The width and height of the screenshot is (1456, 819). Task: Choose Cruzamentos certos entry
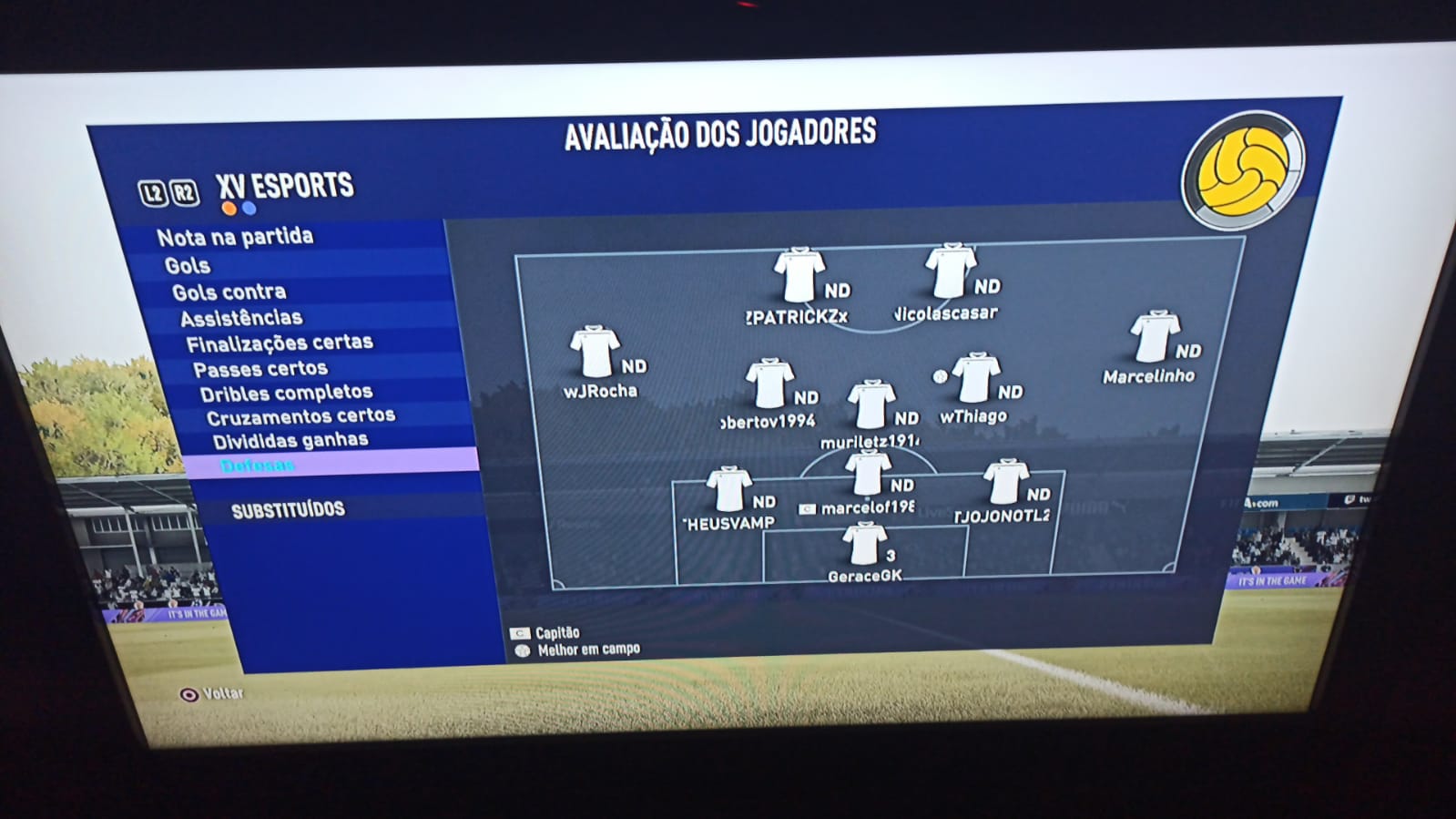(x=300, y=417)
